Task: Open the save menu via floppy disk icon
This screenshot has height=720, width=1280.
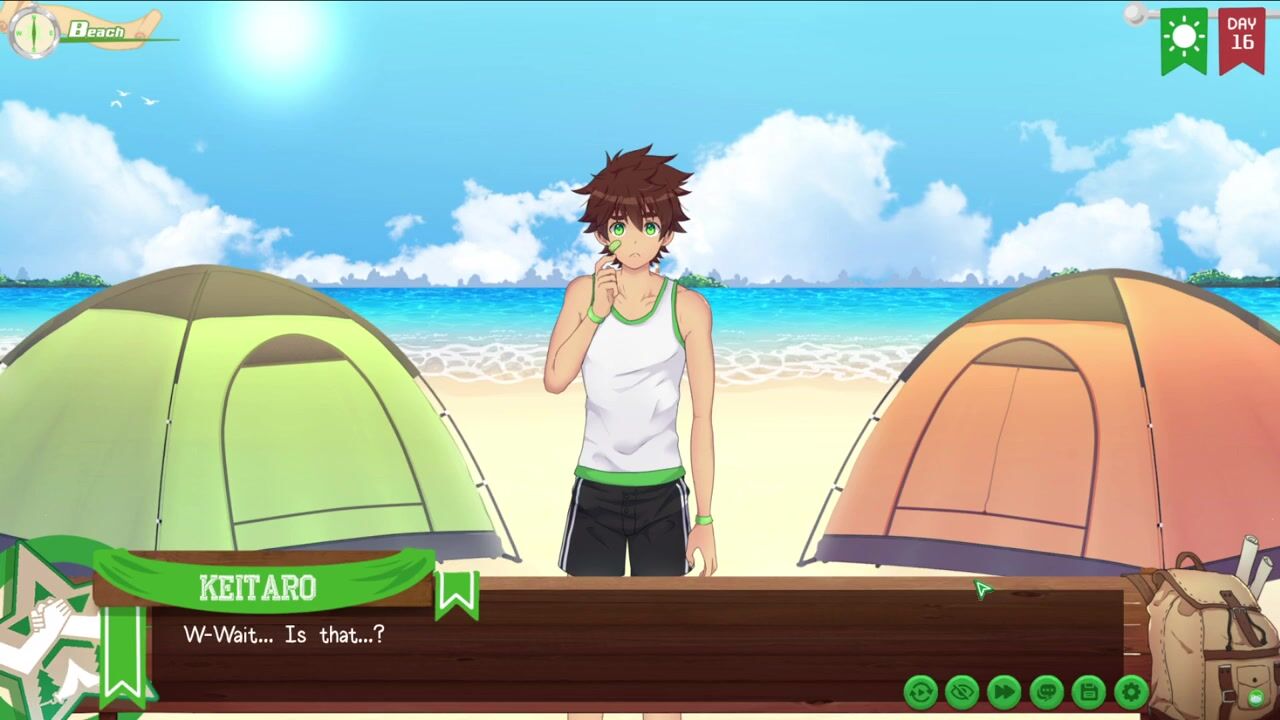Action: click(x=1088, y=691)
